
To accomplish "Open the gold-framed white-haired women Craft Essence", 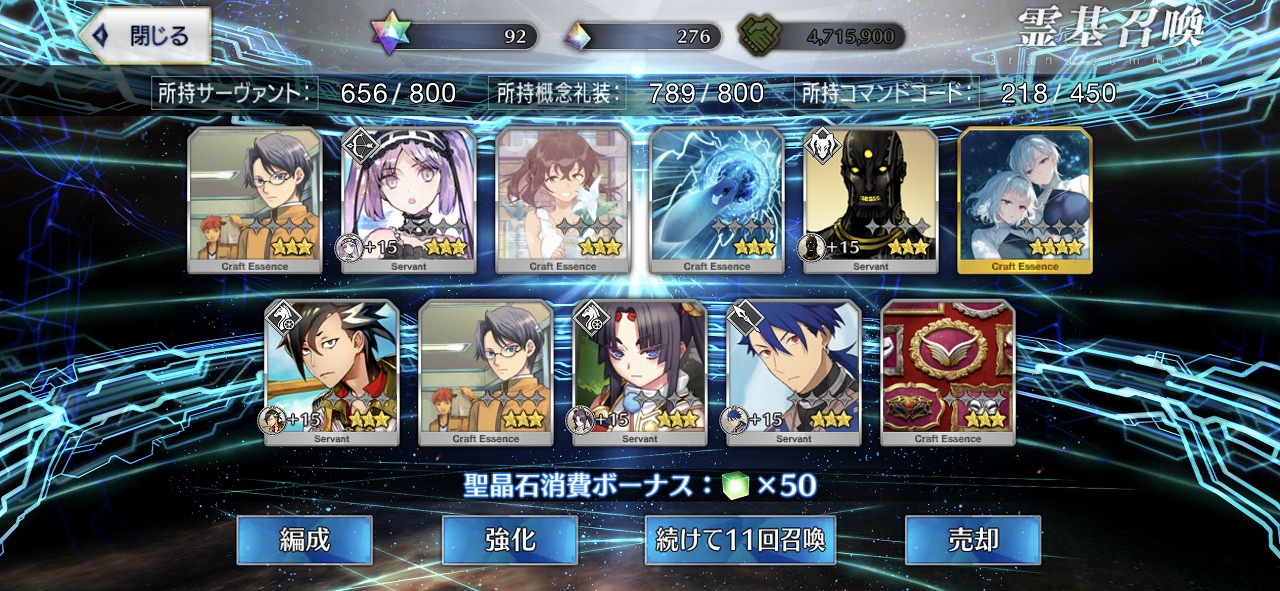I will click(x=1024, y=200).
